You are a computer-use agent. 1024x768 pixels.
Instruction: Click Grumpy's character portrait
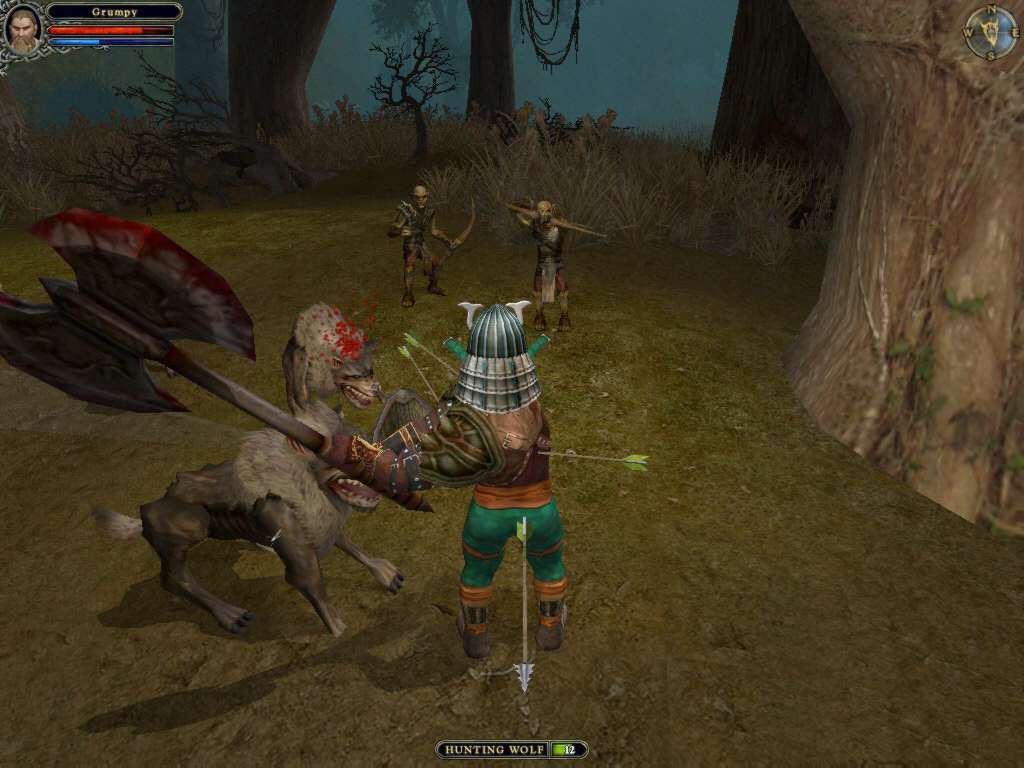click(22, 29)
